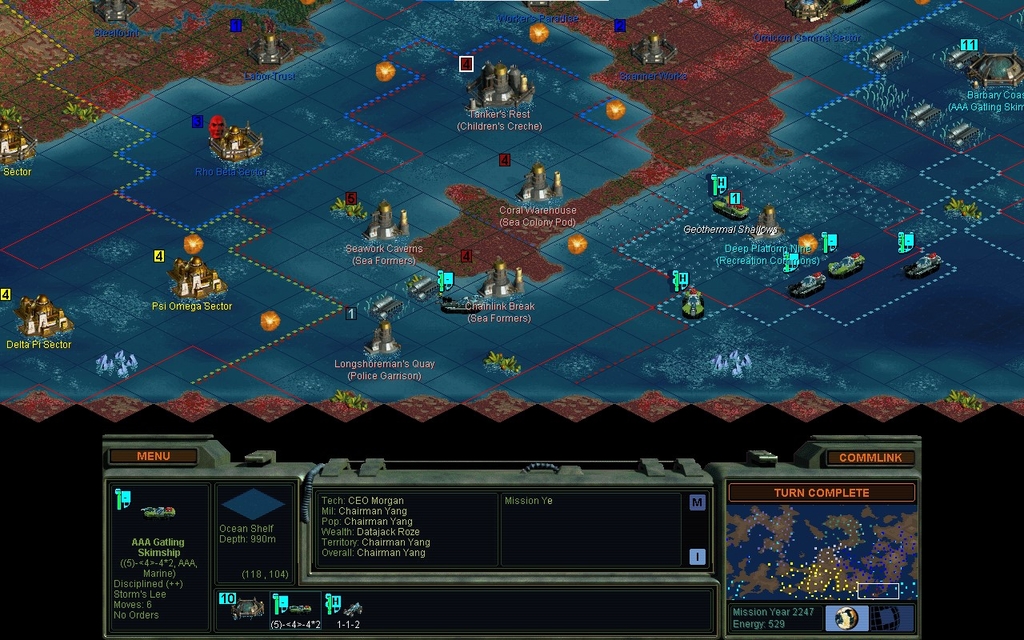Click the I button in the message panel
The height and width of the screenshot is (640, 1024).
click(x=697, y=557)
